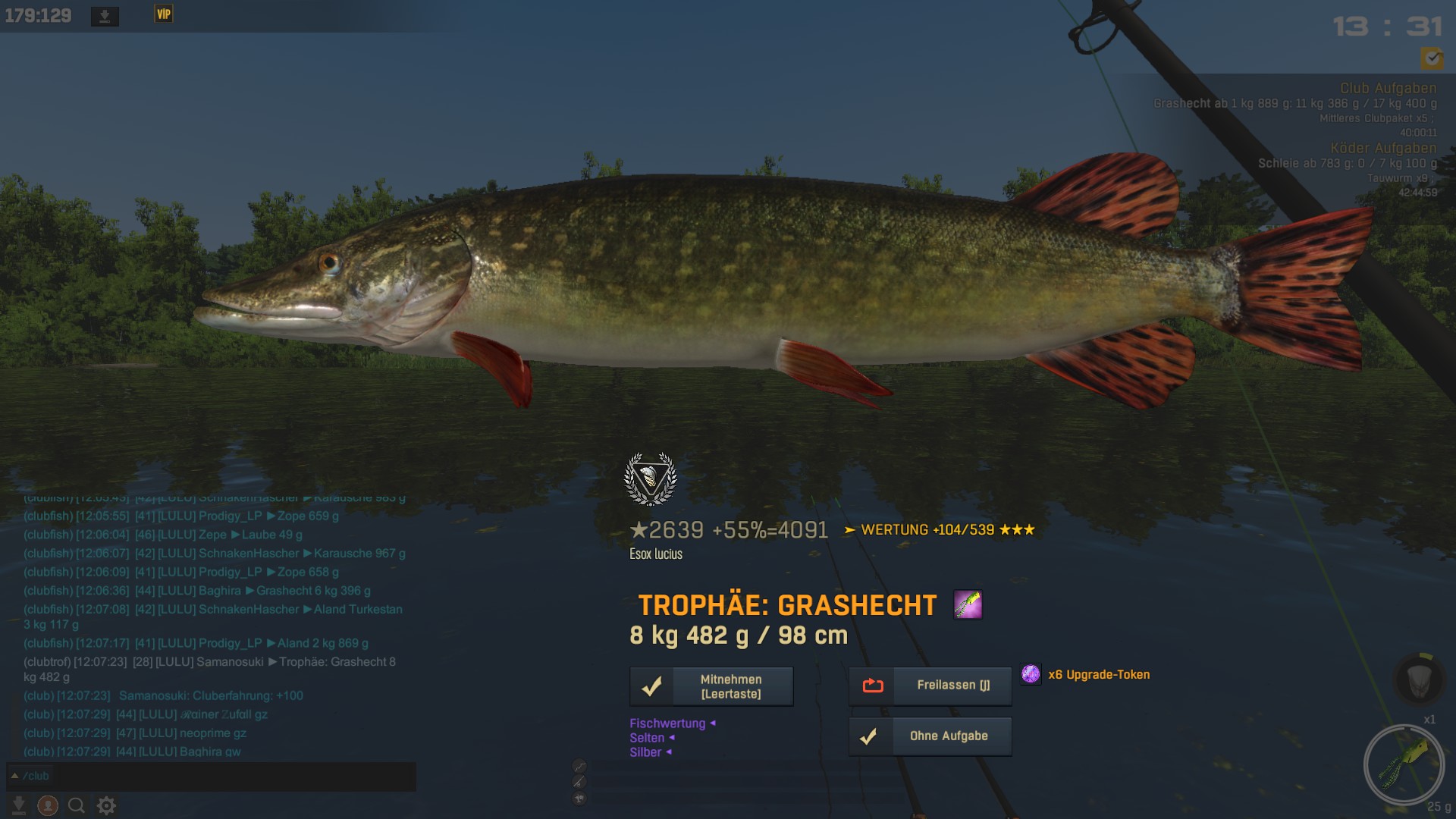Click the chat scroll-to-bottom arrow icon
The width and height of the screenshot is (1456, 819).
click(19, 805)
